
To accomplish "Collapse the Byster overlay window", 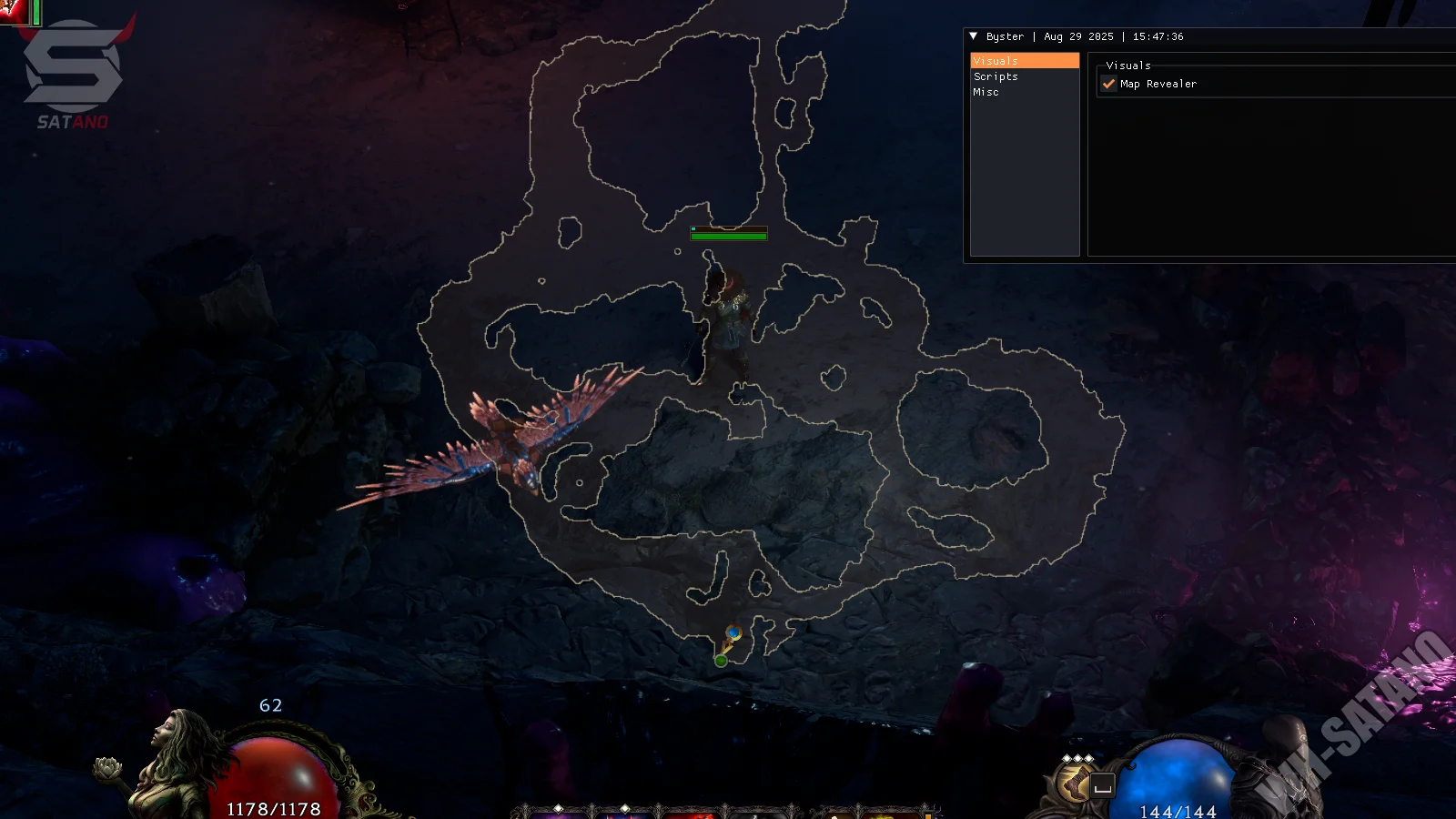I will pos(974,36).
